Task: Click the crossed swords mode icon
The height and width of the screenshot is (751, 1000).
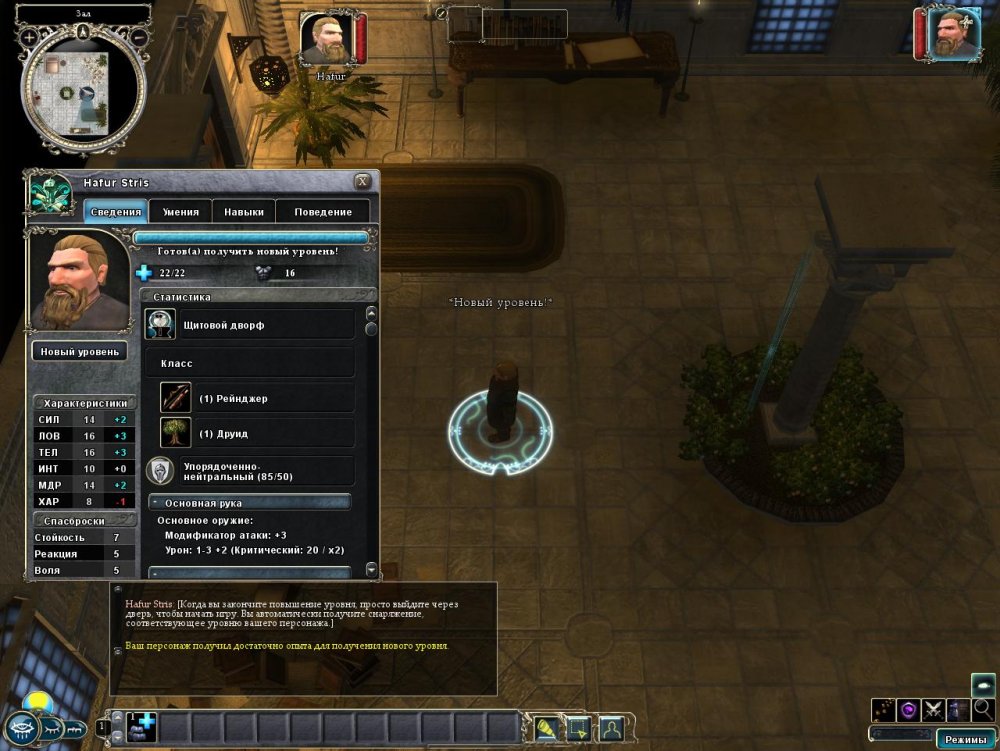Action: point(934,710)
